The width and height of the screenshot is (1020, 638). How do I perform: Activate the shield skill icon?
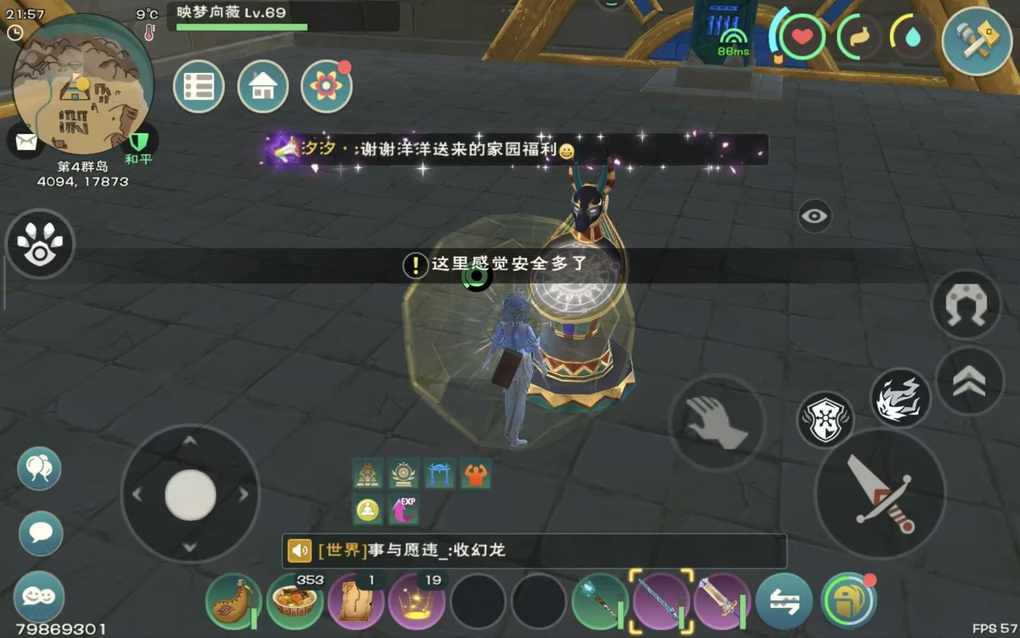826,420
